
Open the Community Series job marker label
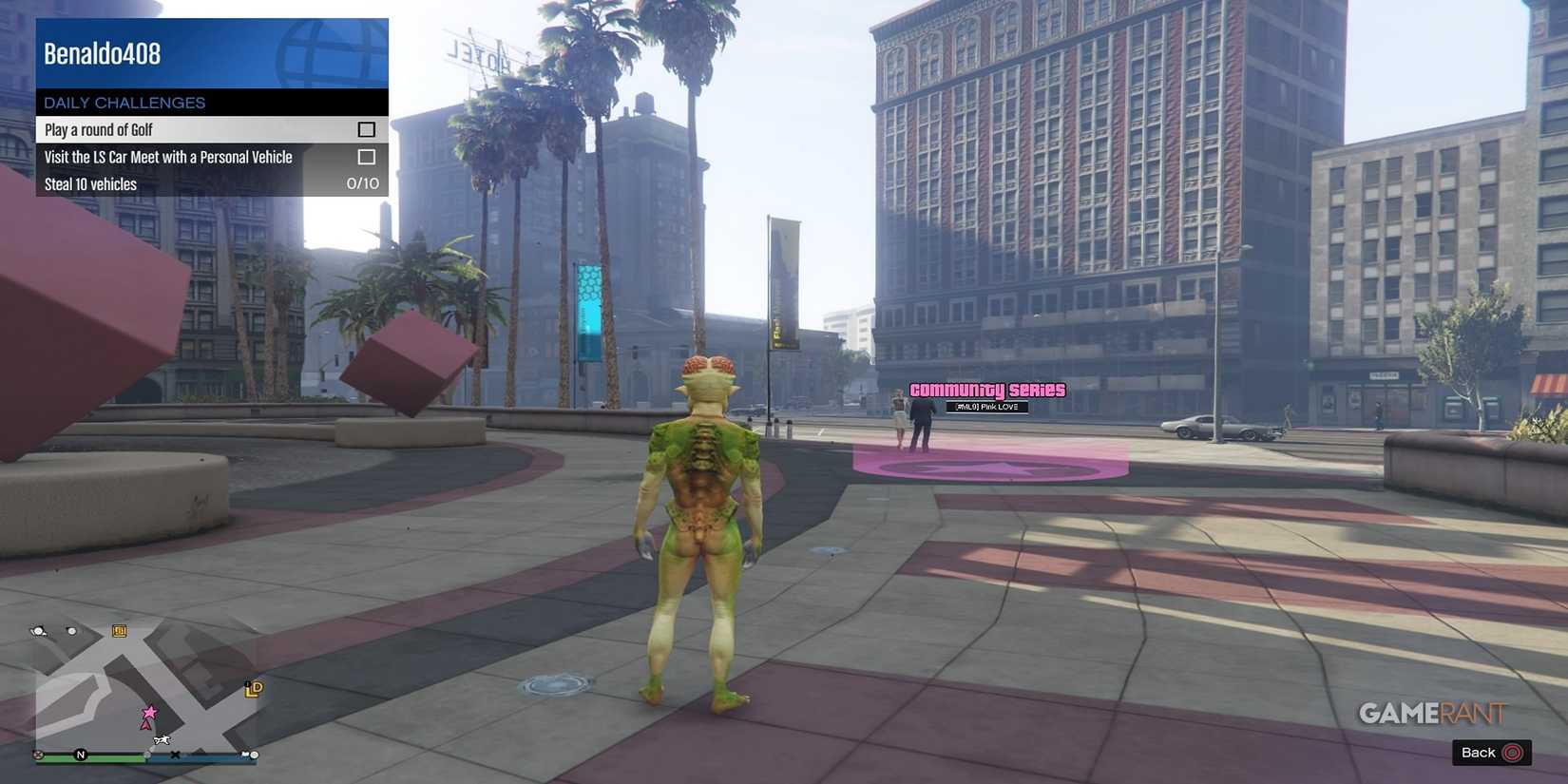coord(987,390)
